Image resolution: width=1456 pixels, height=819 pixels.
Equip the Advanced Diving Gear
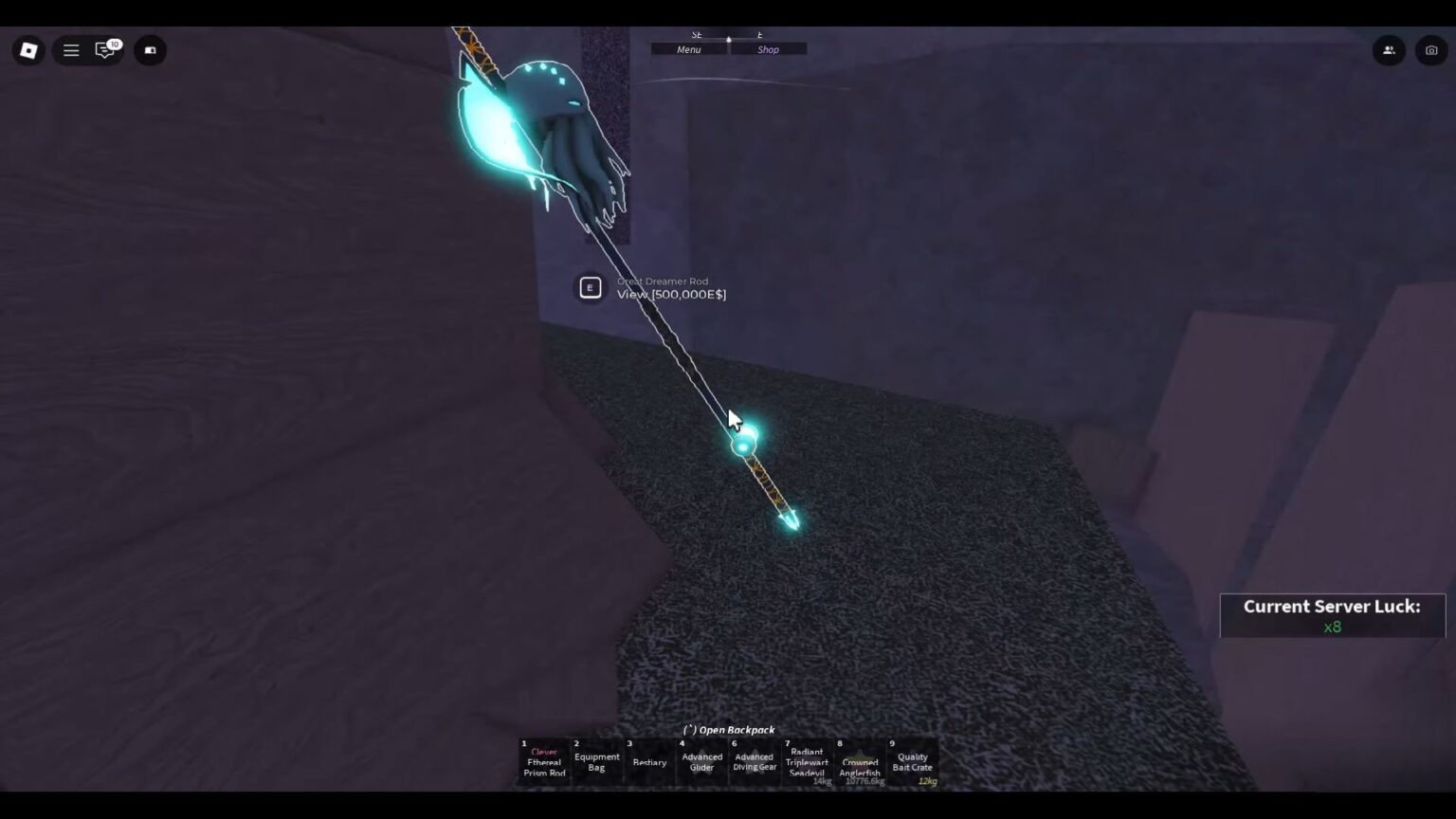click(x=754, y=761)
